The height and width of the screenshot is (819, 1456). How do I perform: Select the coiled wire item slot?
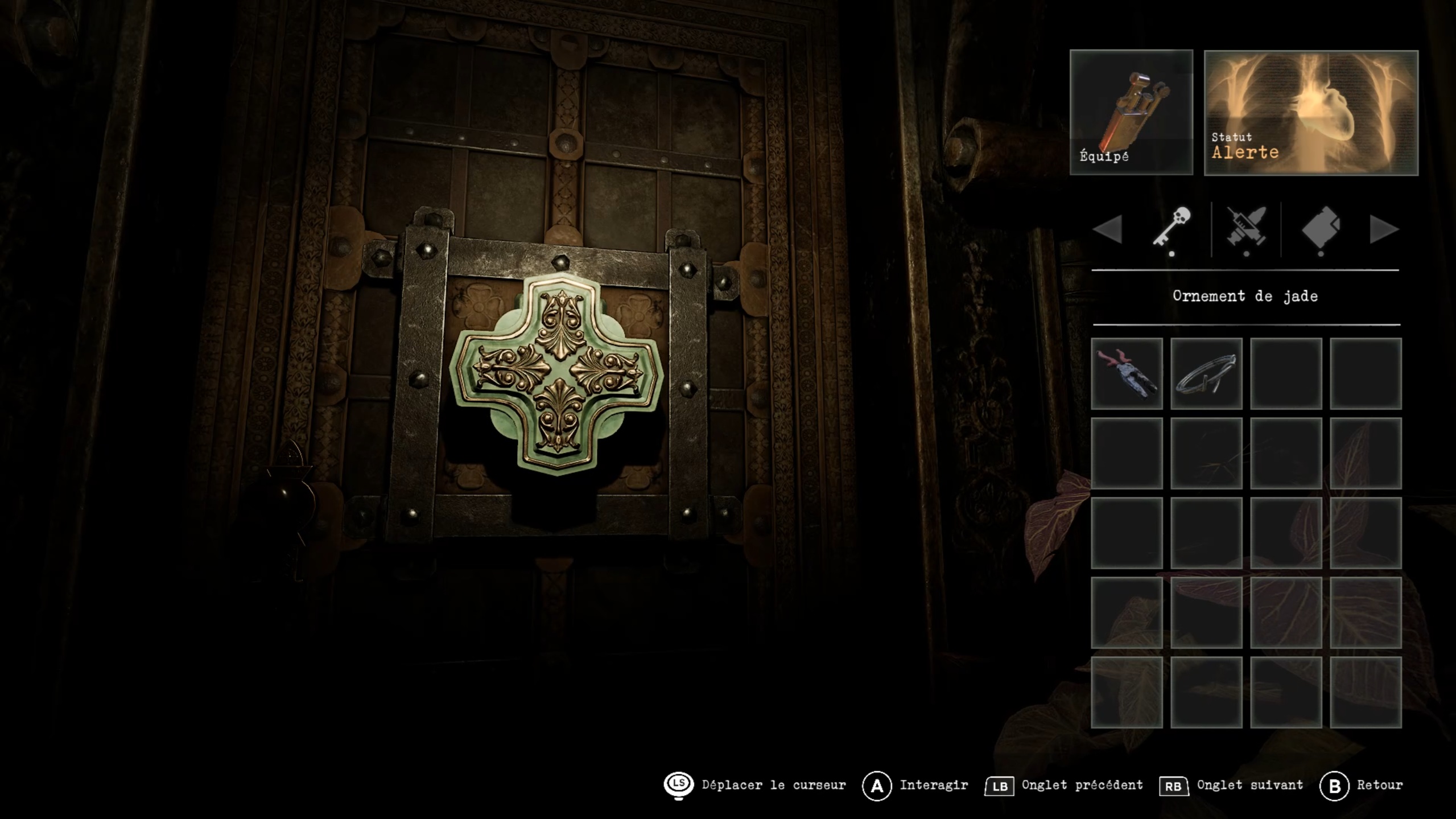1206,373
